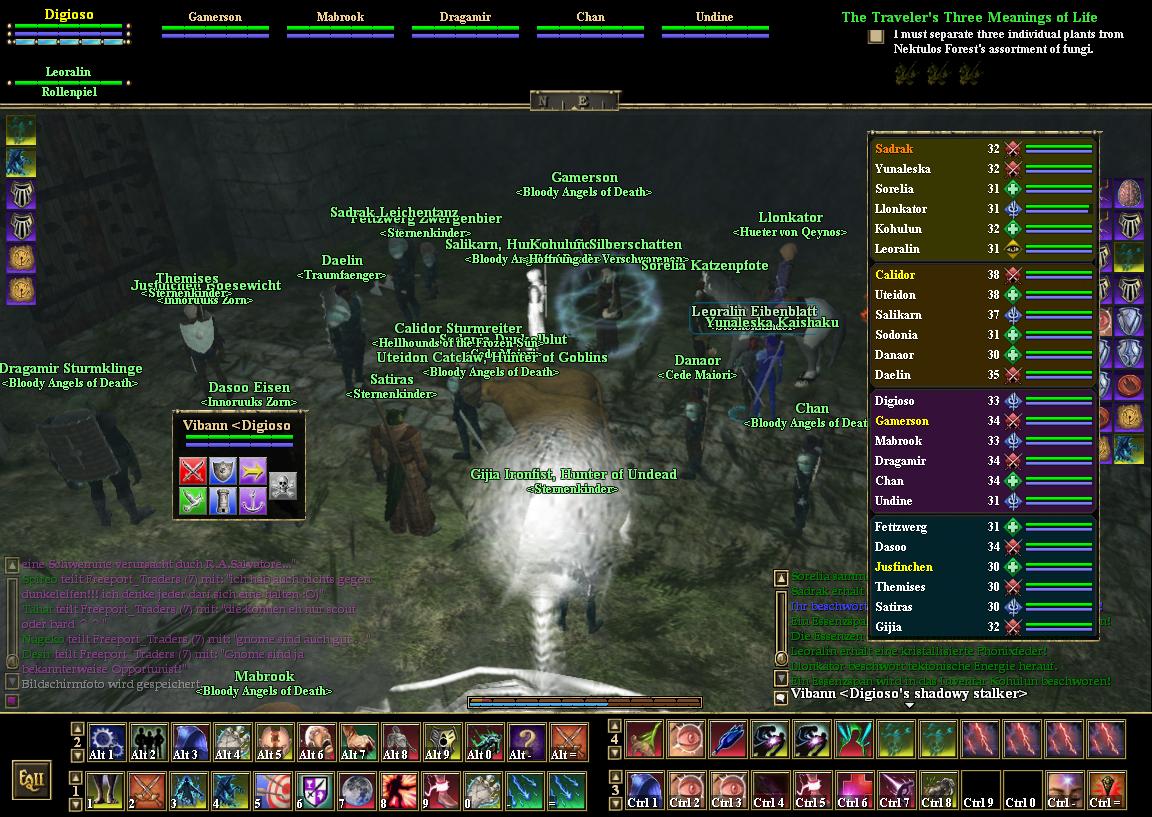Command pet to attack with crossed swords icon
This screenshot has width=1152, height=817.
pos(193,471)
